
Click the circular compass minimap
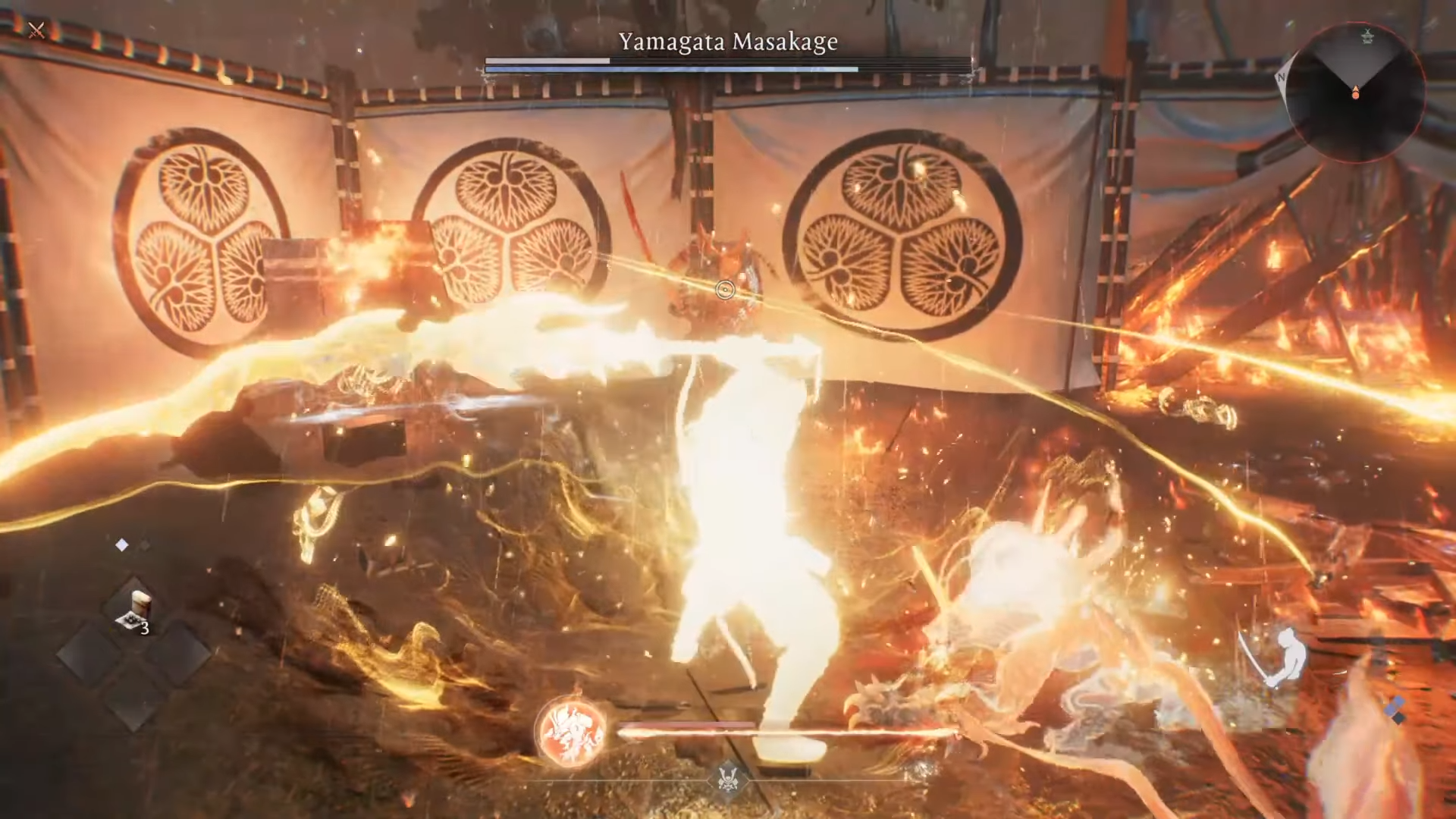pyautogui.click(x=1355, y=92)
